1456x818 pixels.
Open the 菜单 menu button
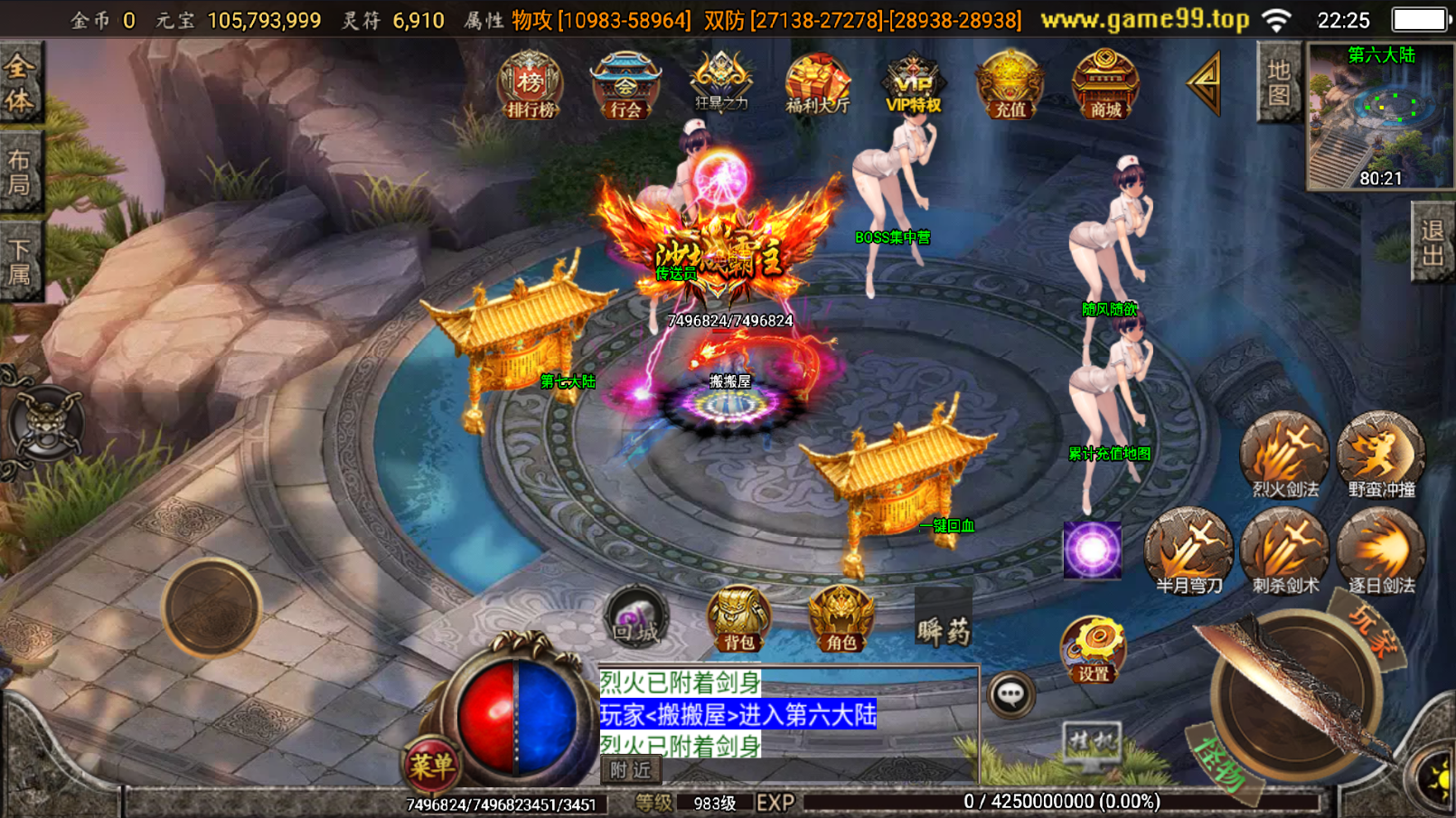tap(431, 766)
